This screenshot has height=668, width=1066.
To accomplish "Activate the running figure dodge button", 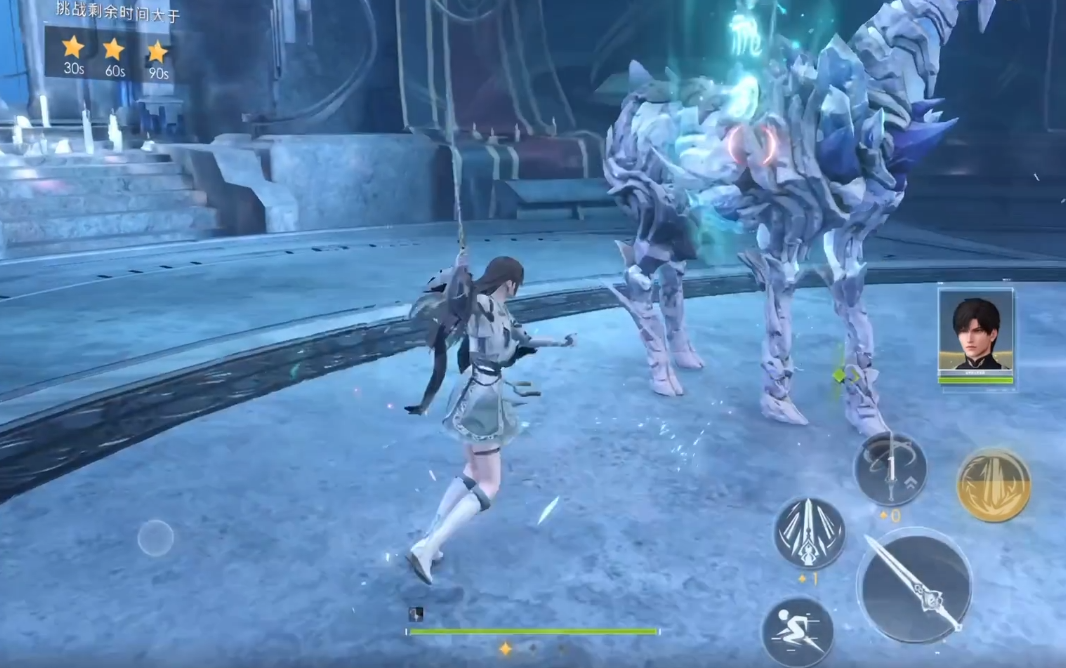I will click(797, 631).
